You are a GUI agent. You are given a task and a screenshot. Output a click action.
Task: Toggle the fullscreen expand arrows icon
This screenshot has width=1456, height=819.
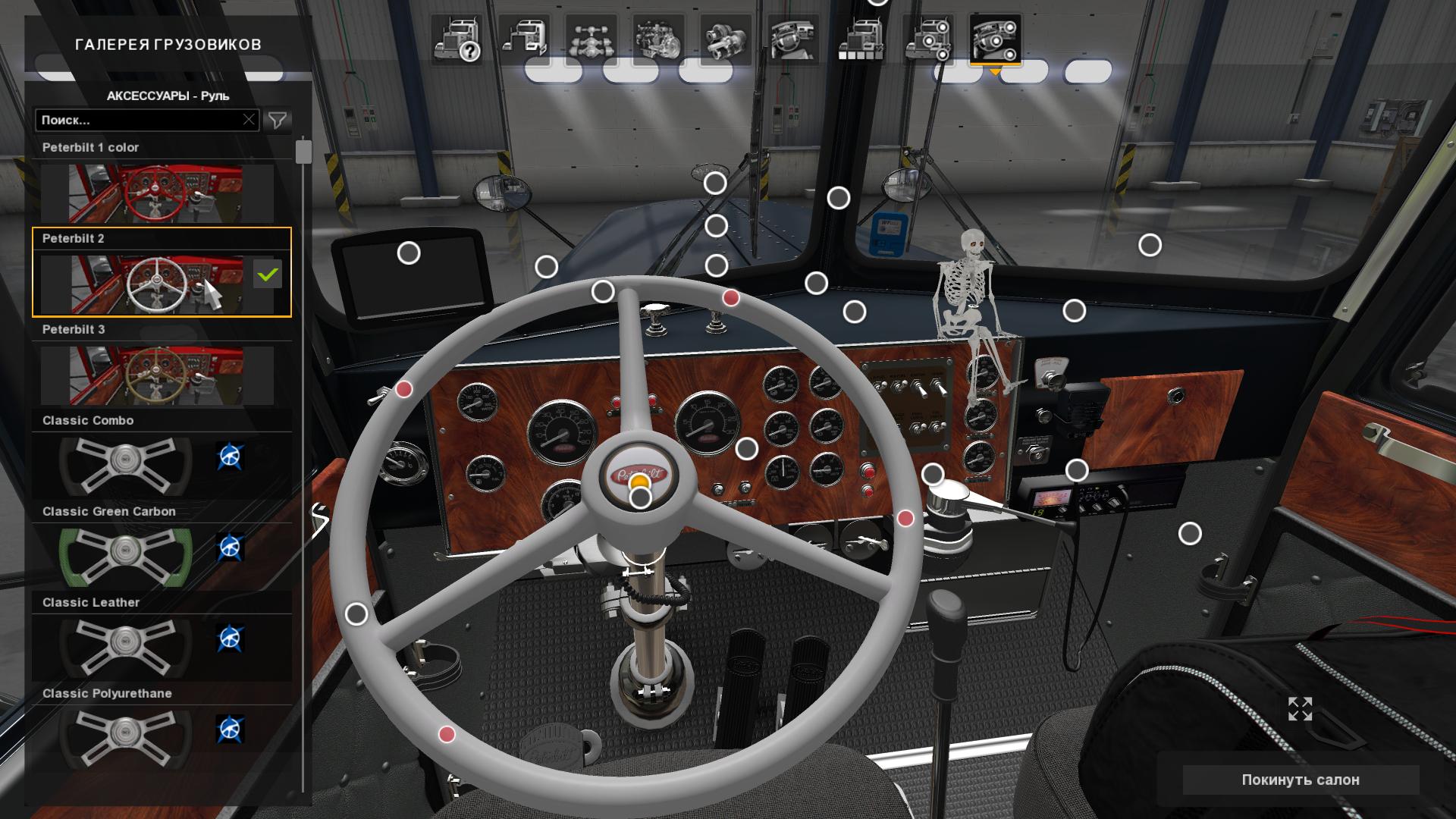coord(1300,709)
